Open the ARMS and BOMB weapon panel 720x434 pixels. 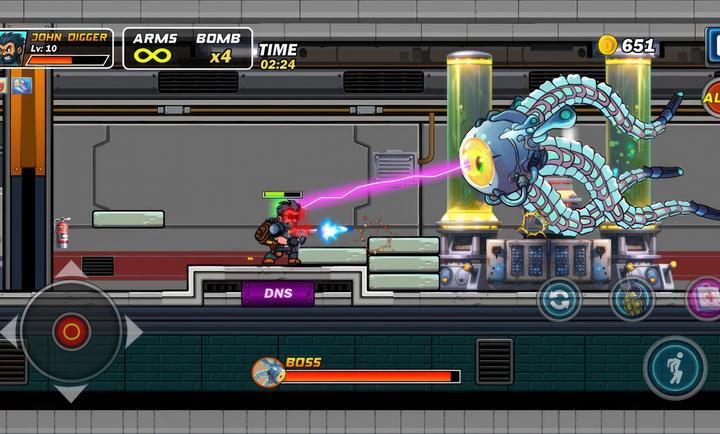pyautogui.click(x=187, y=47)
